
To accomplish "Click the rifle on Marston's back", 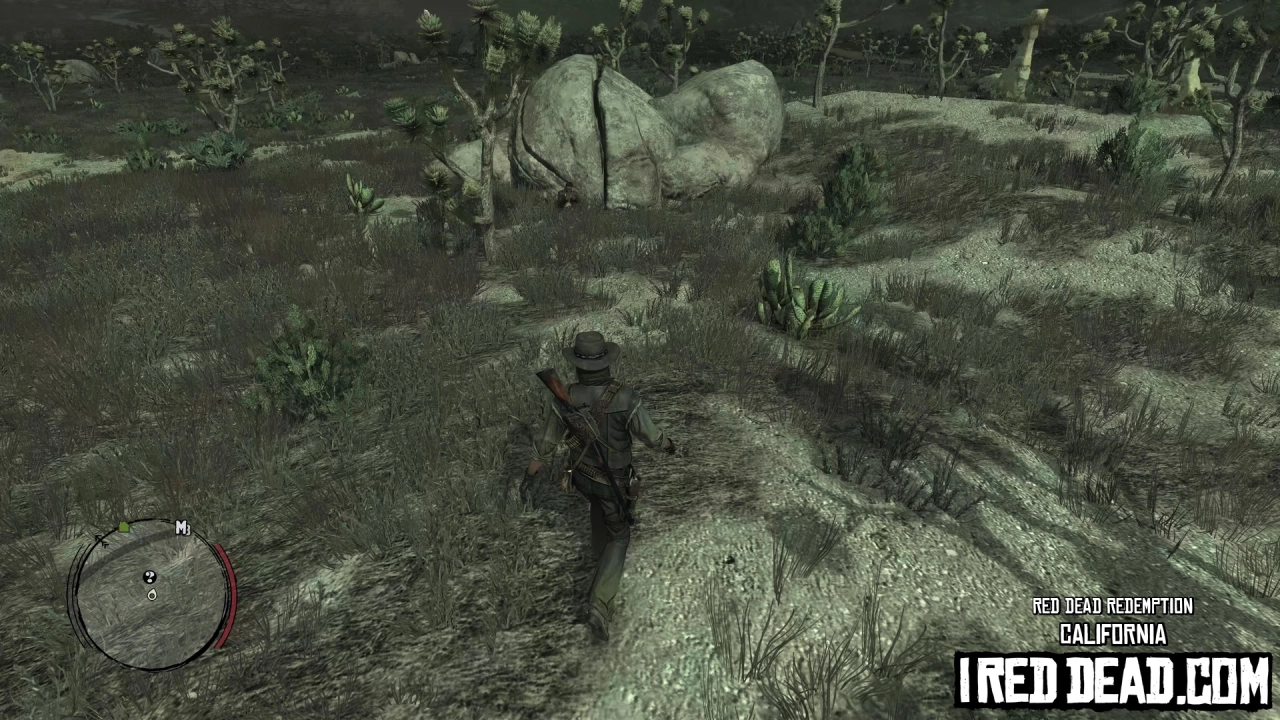I will point(559,400).
